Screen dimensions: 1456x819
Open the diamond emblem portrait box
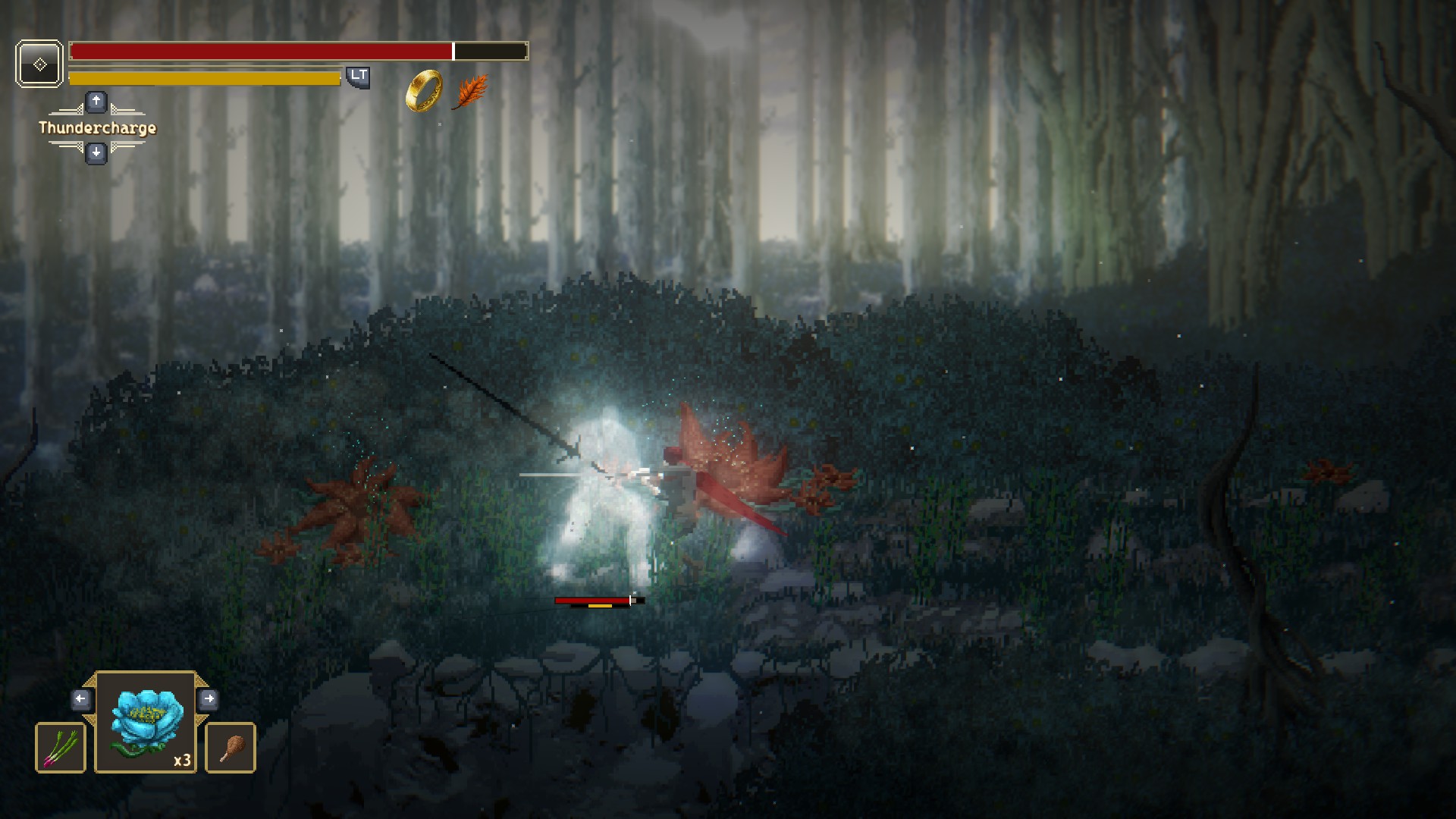[39, 64]
